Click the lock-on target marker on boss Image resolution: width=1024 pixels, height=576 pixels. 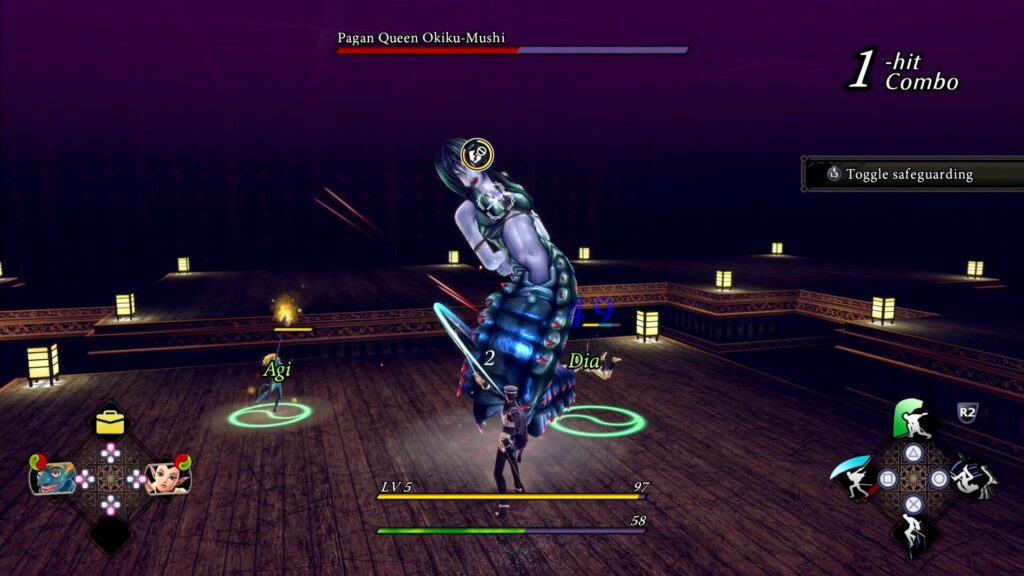tap(480, 153)
